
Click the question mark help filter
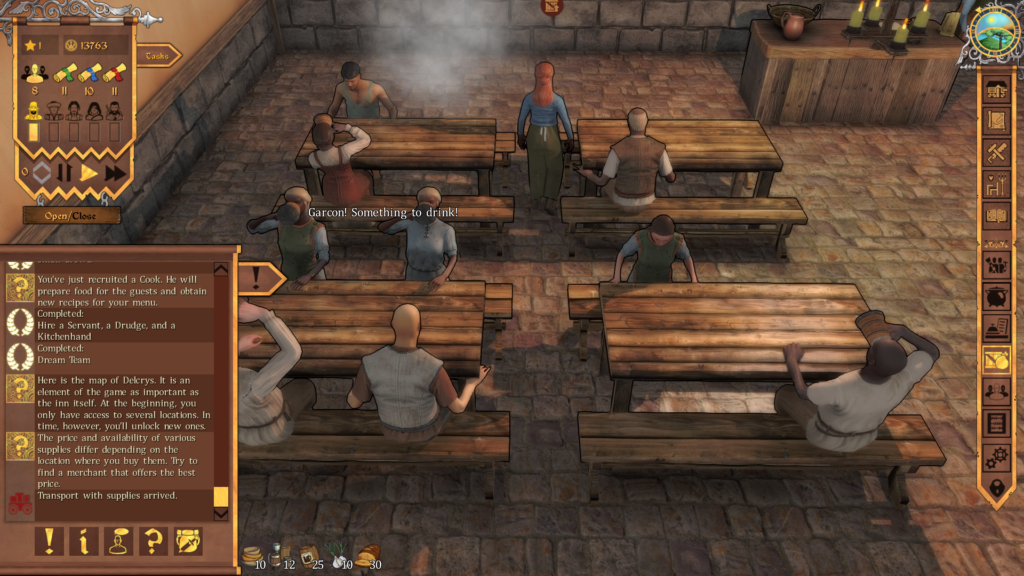pos(153,541)
